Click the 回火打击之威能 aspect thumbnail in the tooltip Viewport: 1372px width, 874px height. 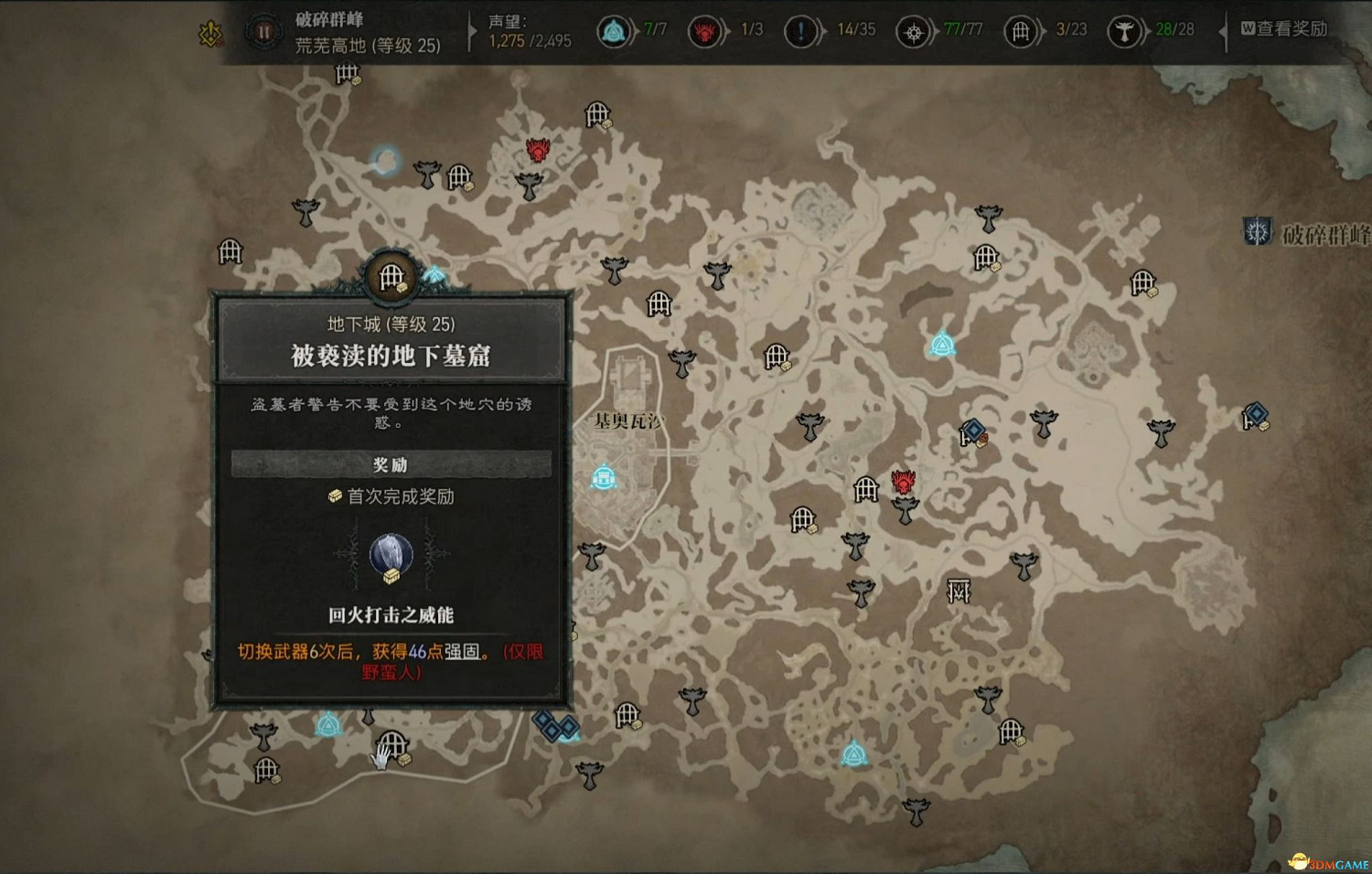(x=391, y=552)
